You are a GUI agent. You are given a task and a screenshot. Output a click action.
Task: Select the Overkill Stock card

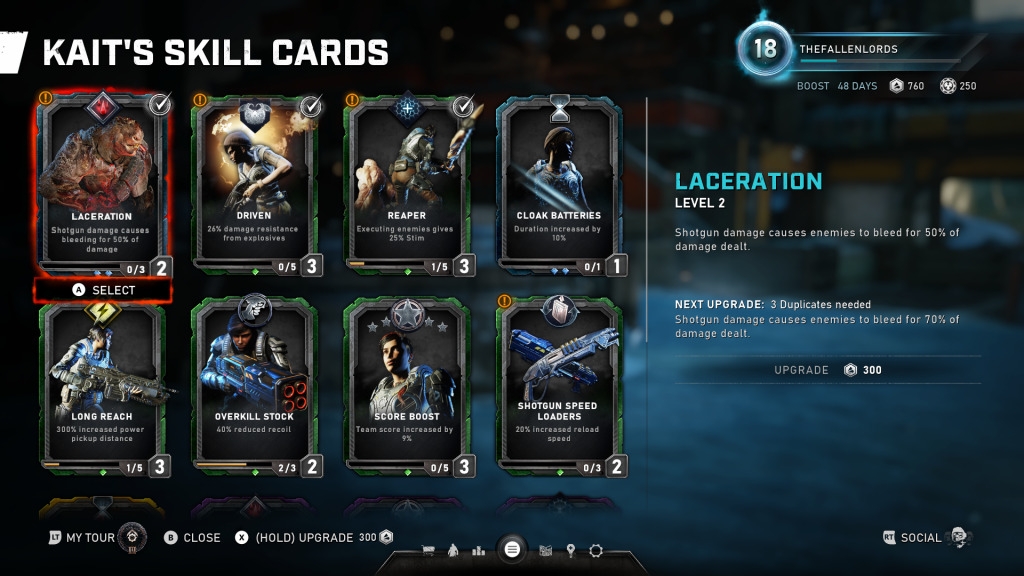[x=254, y=385]
